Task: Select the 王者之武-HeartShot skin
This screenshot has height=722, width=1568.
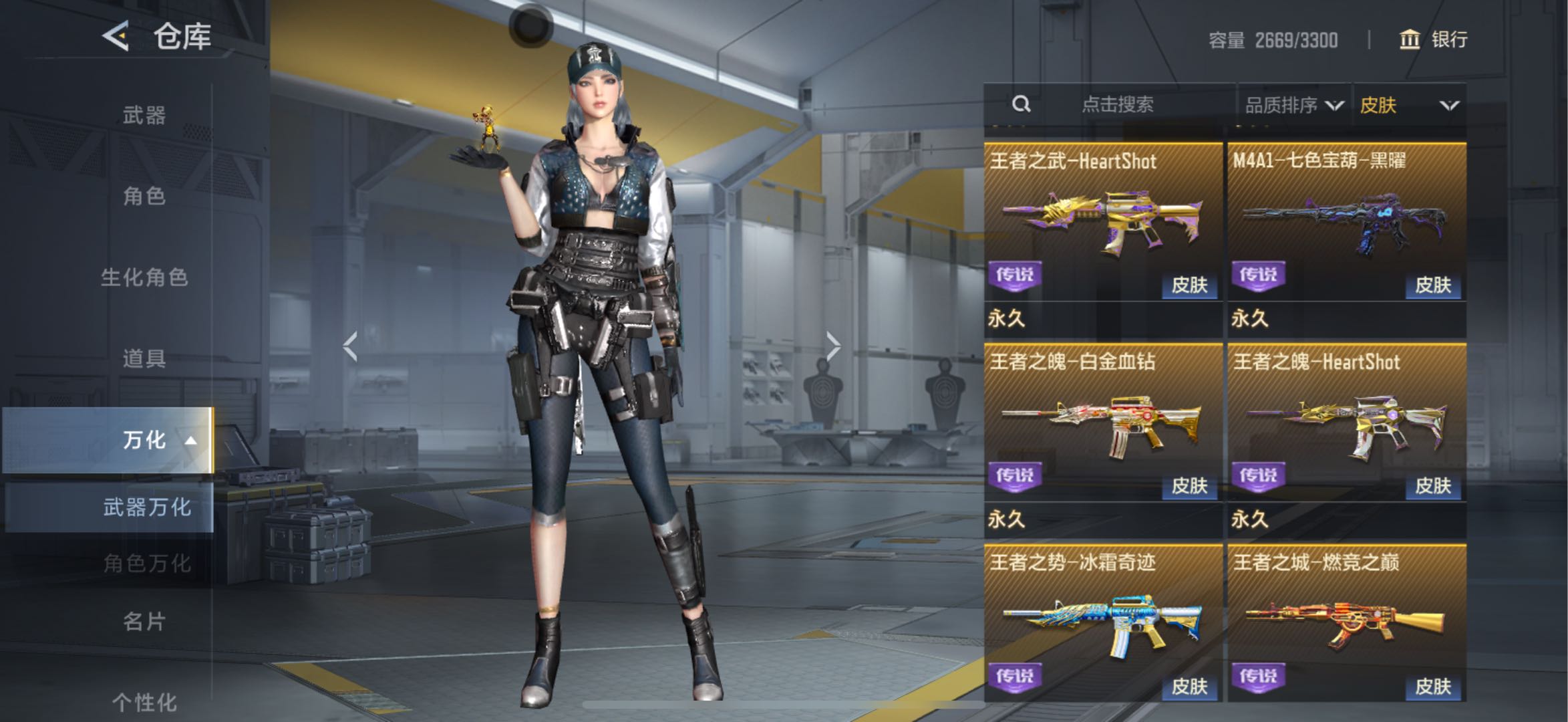Action: [1103, 221]
